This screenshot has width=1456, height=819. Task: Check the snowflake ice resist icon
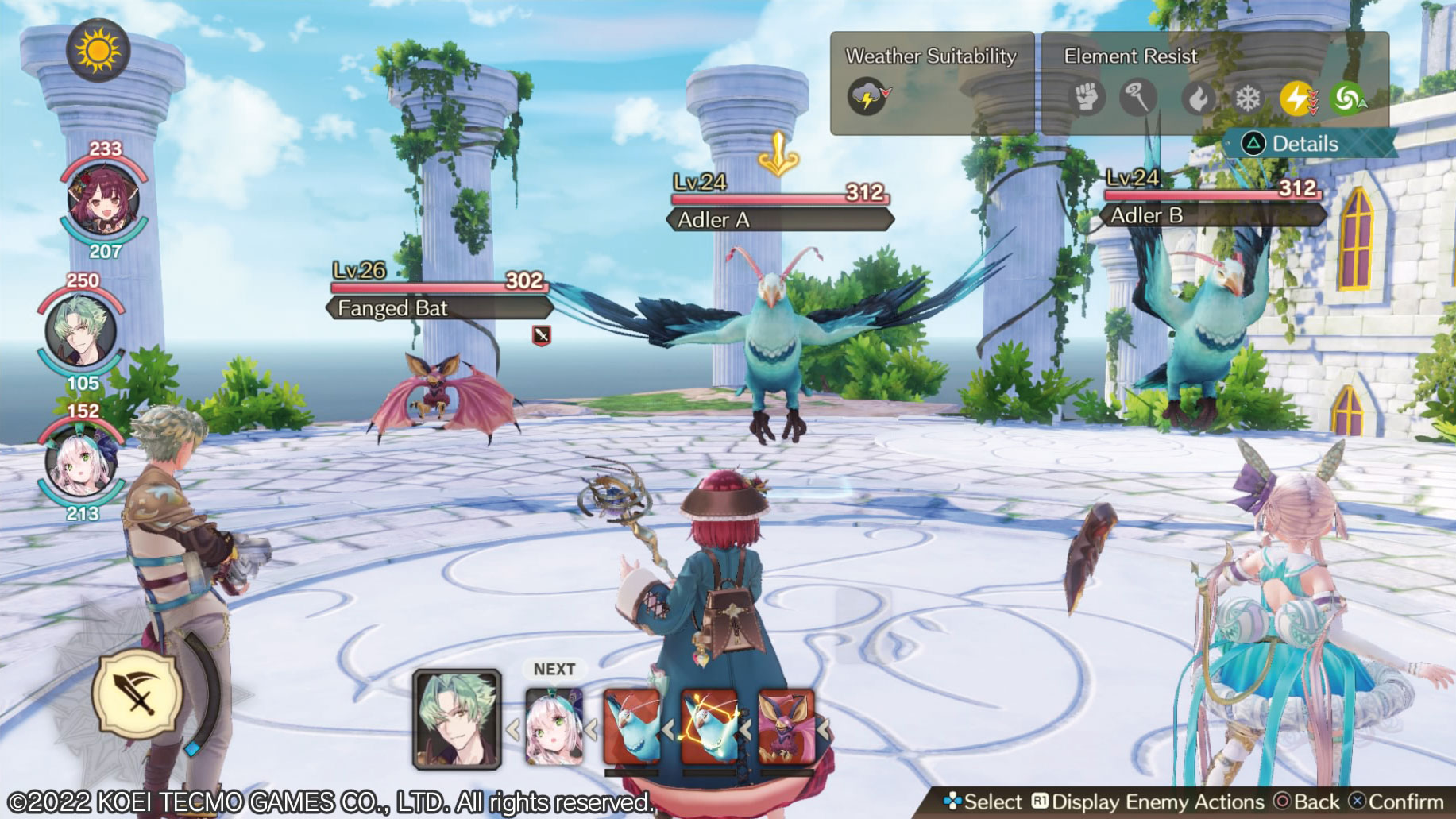click(x=1247, y=99)
